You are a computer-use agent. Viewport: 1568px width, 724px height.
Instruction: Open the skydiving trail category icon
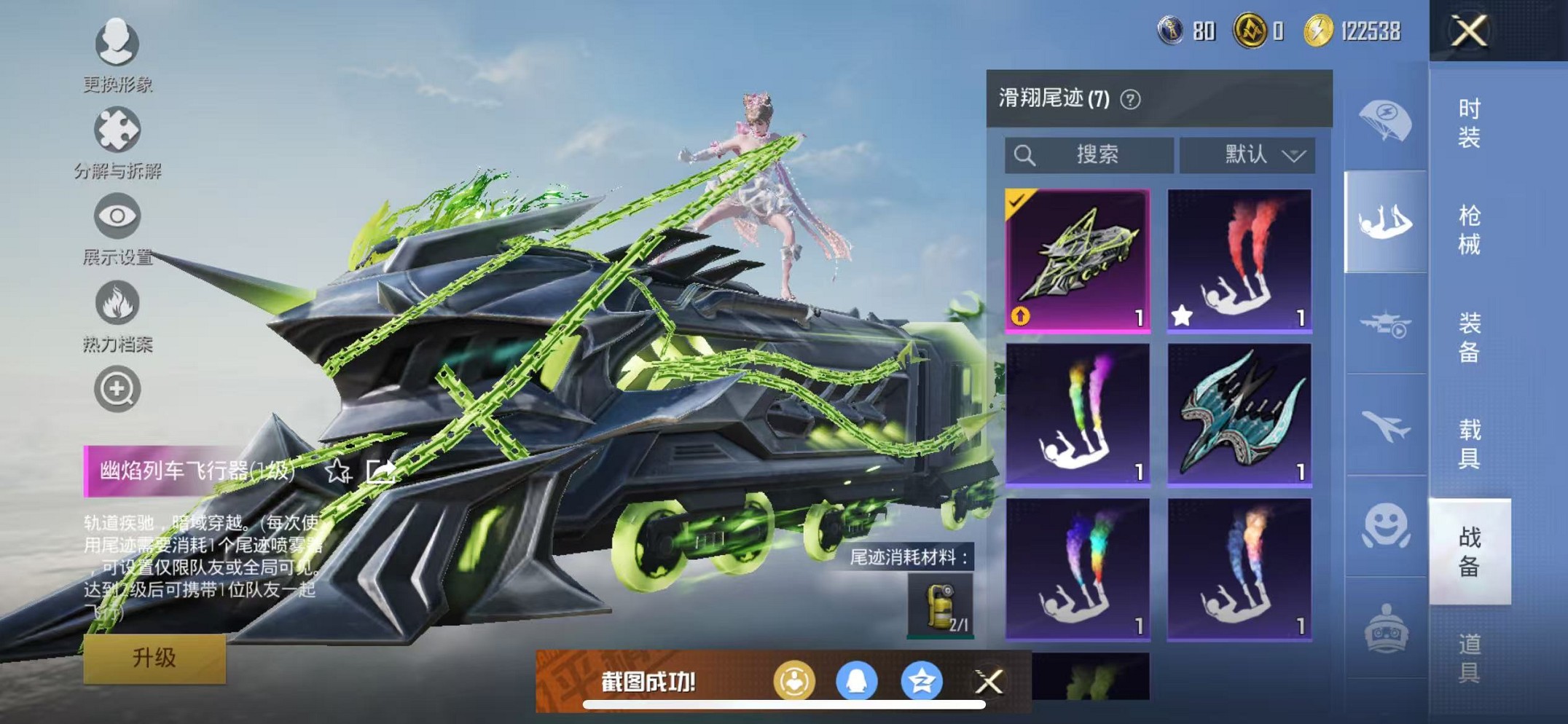1385,220
